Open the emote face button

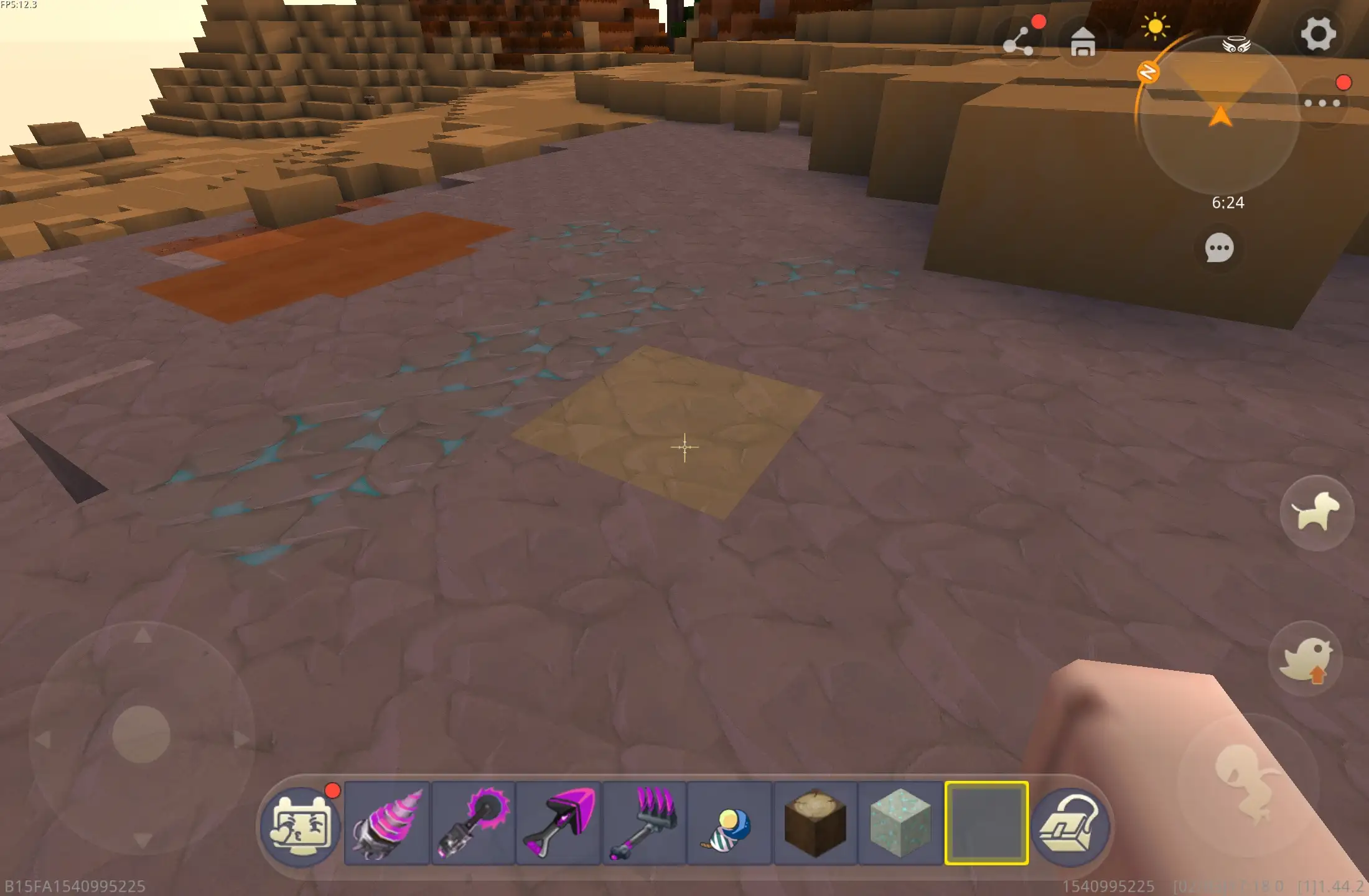[301, 826]
